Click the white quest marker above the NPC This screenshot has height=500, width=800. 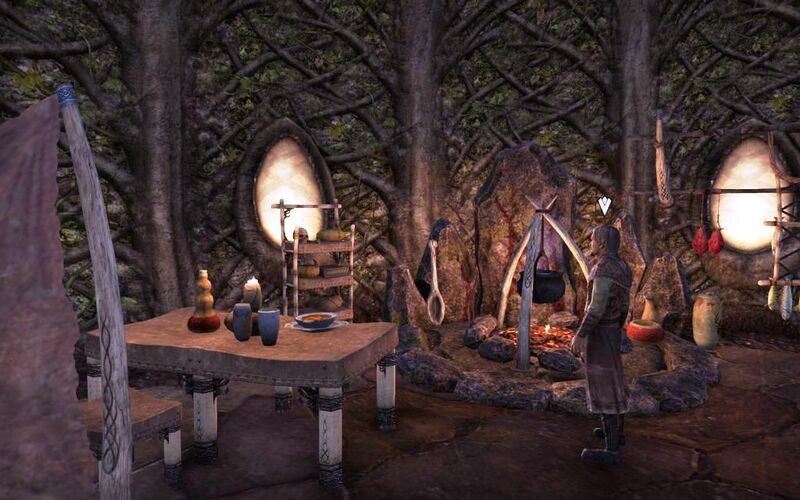(604, 206)
